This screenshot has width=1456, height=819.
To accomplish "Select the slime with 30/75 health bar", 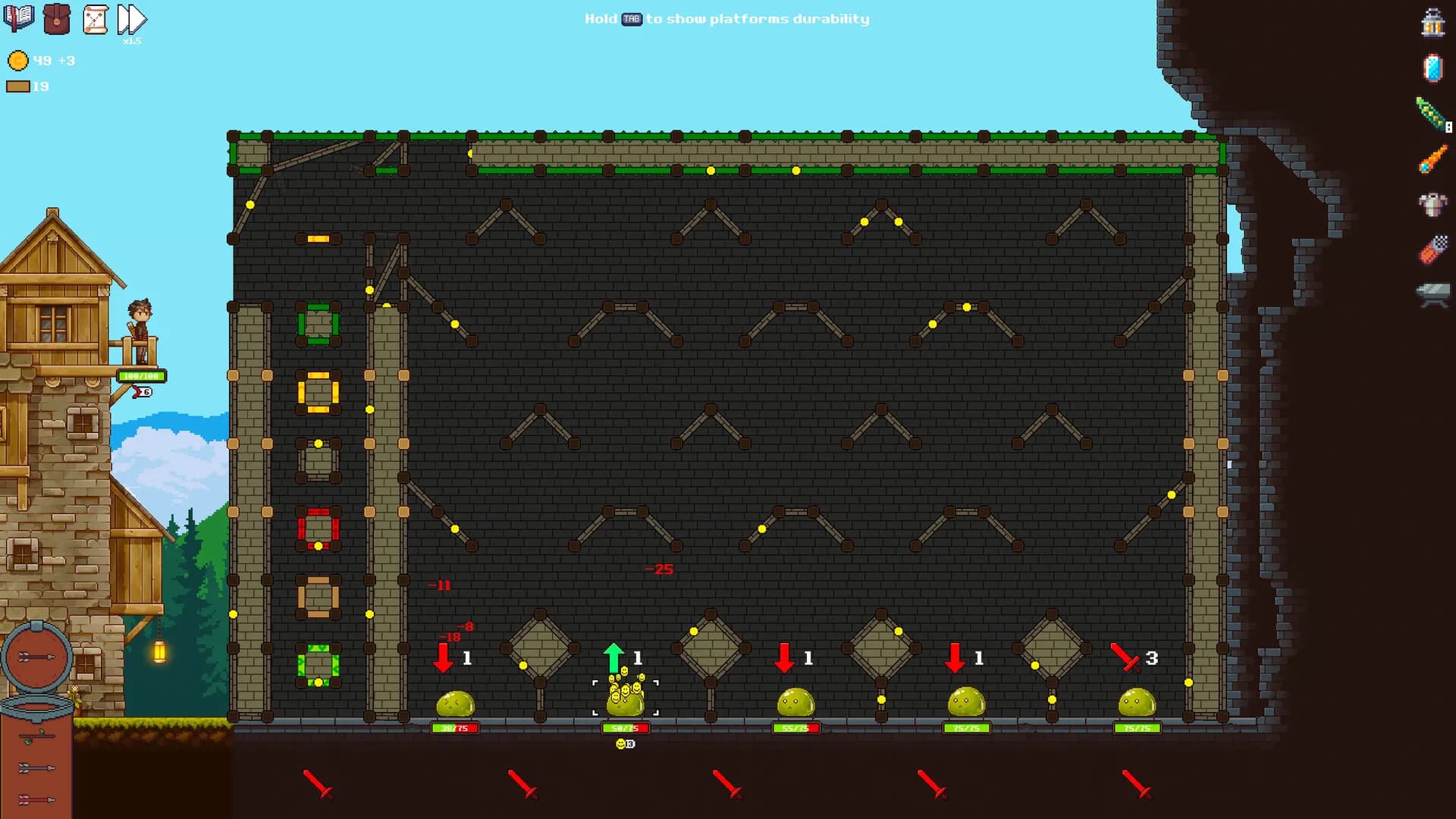I will [453, 705].
